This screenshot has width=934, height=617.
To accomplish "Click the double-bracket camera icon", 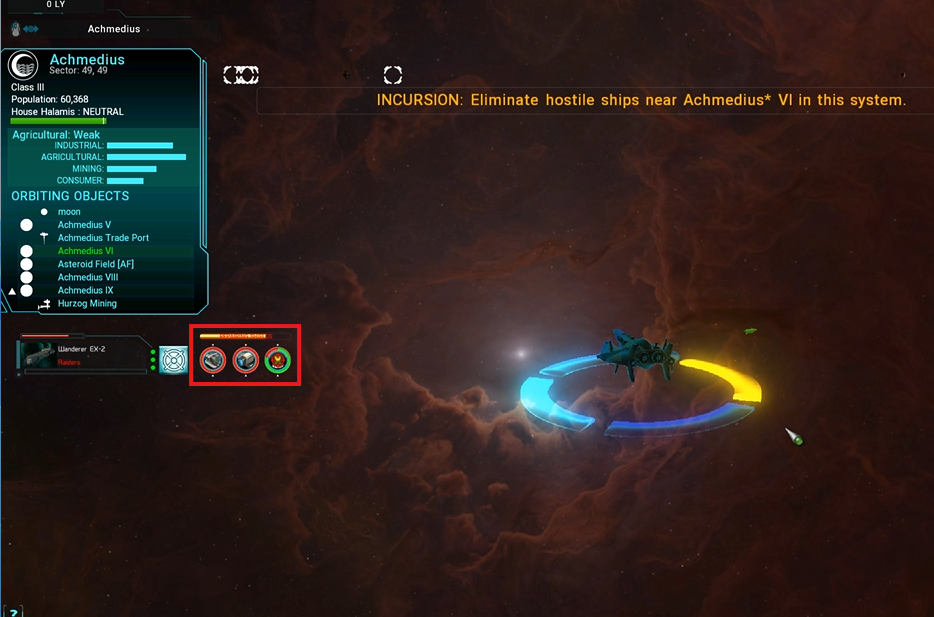I will point(241,75).
